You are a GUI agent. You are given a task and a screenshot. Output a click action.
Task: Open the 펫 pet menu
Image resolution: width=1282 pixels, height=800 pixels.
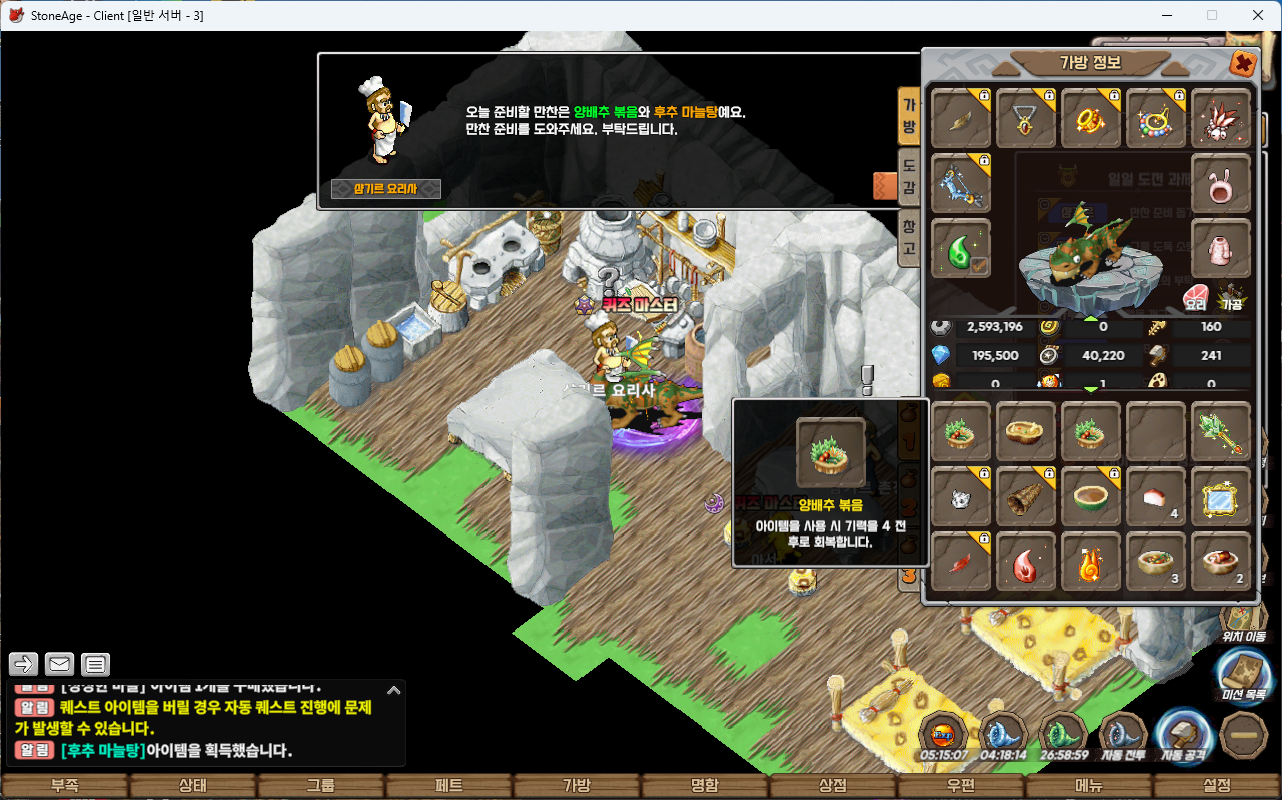pos(449,786)
